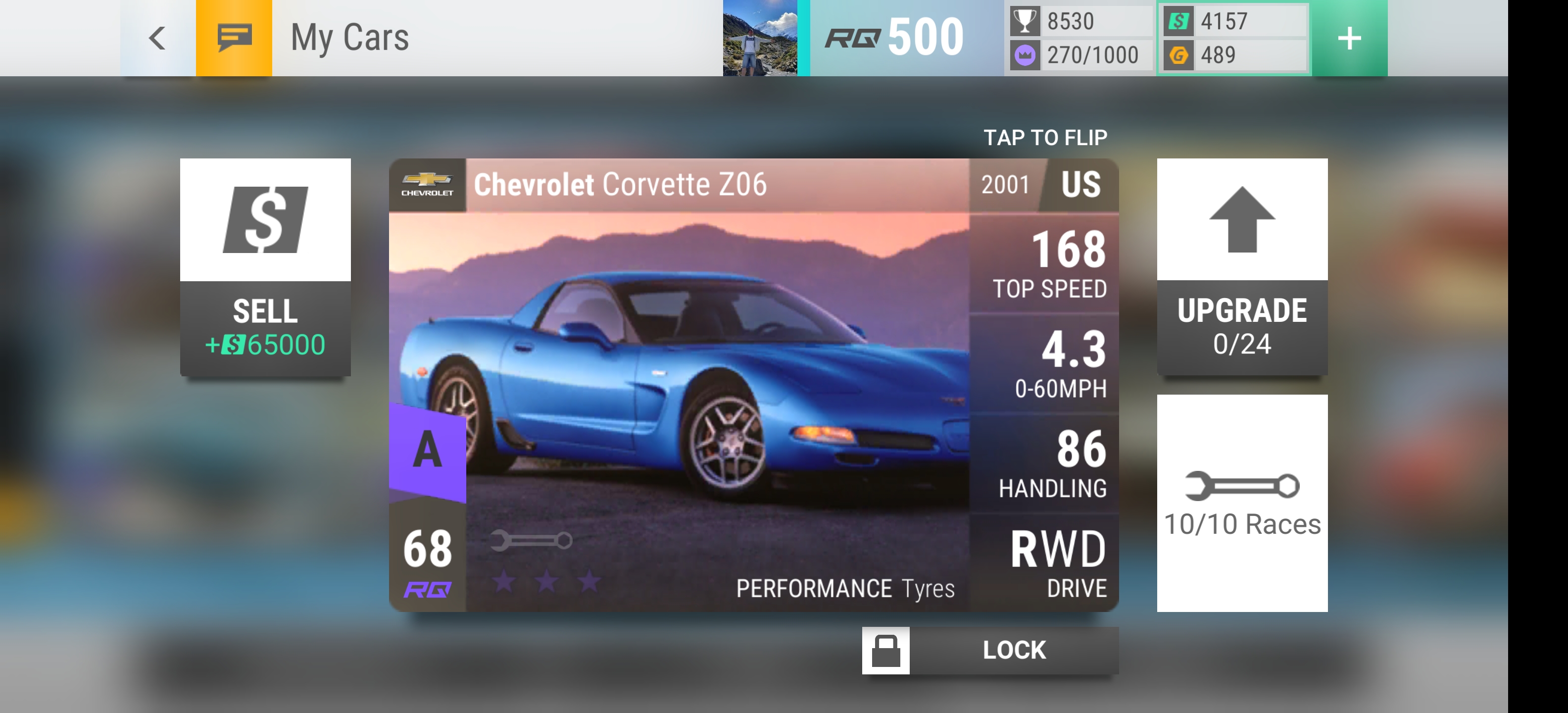This screenshot has width=1568, height=713.
Task: Select the My Cars title tab
Action: coord(350,38)
